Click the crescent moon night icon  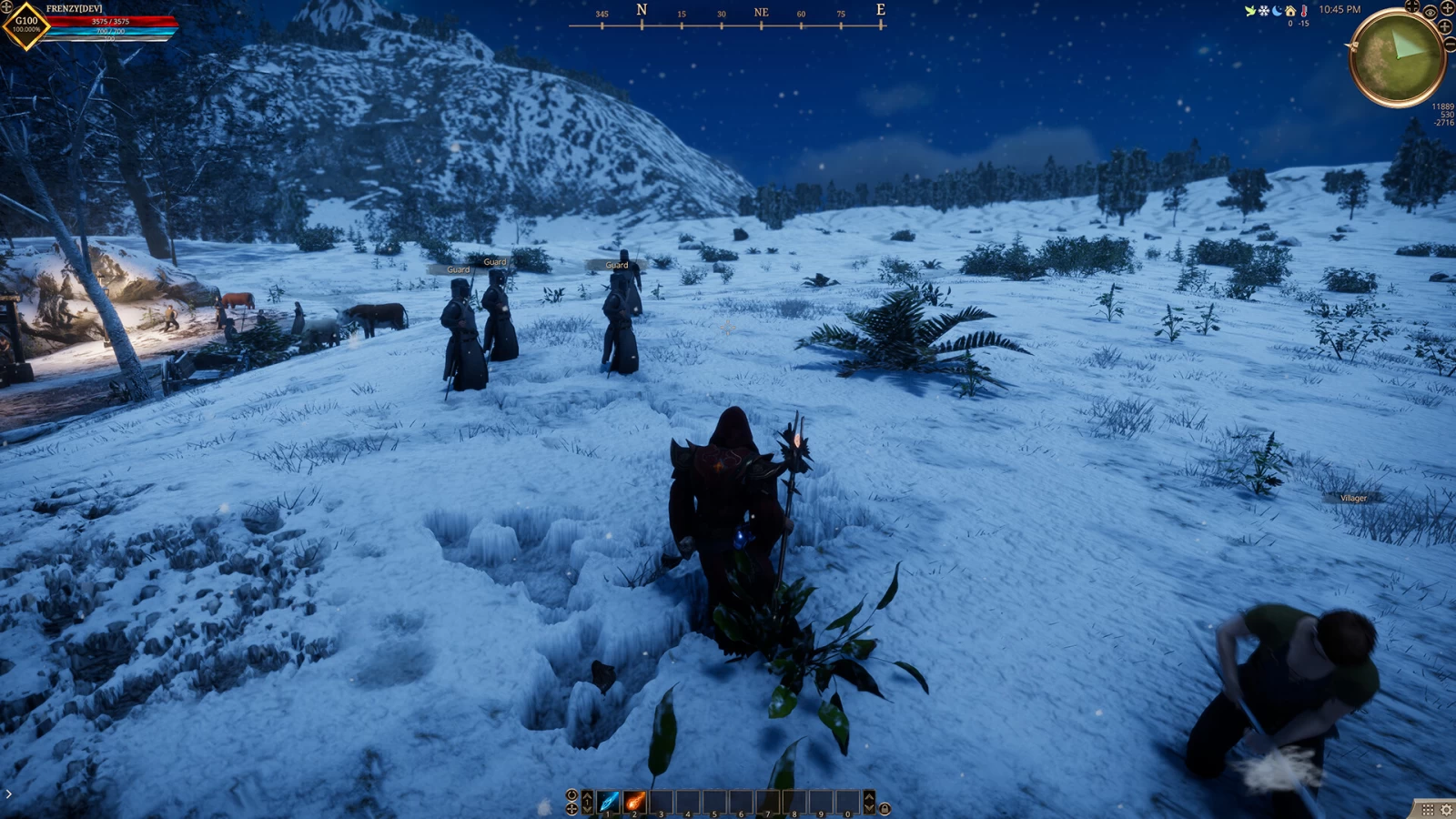[1277, 11]
